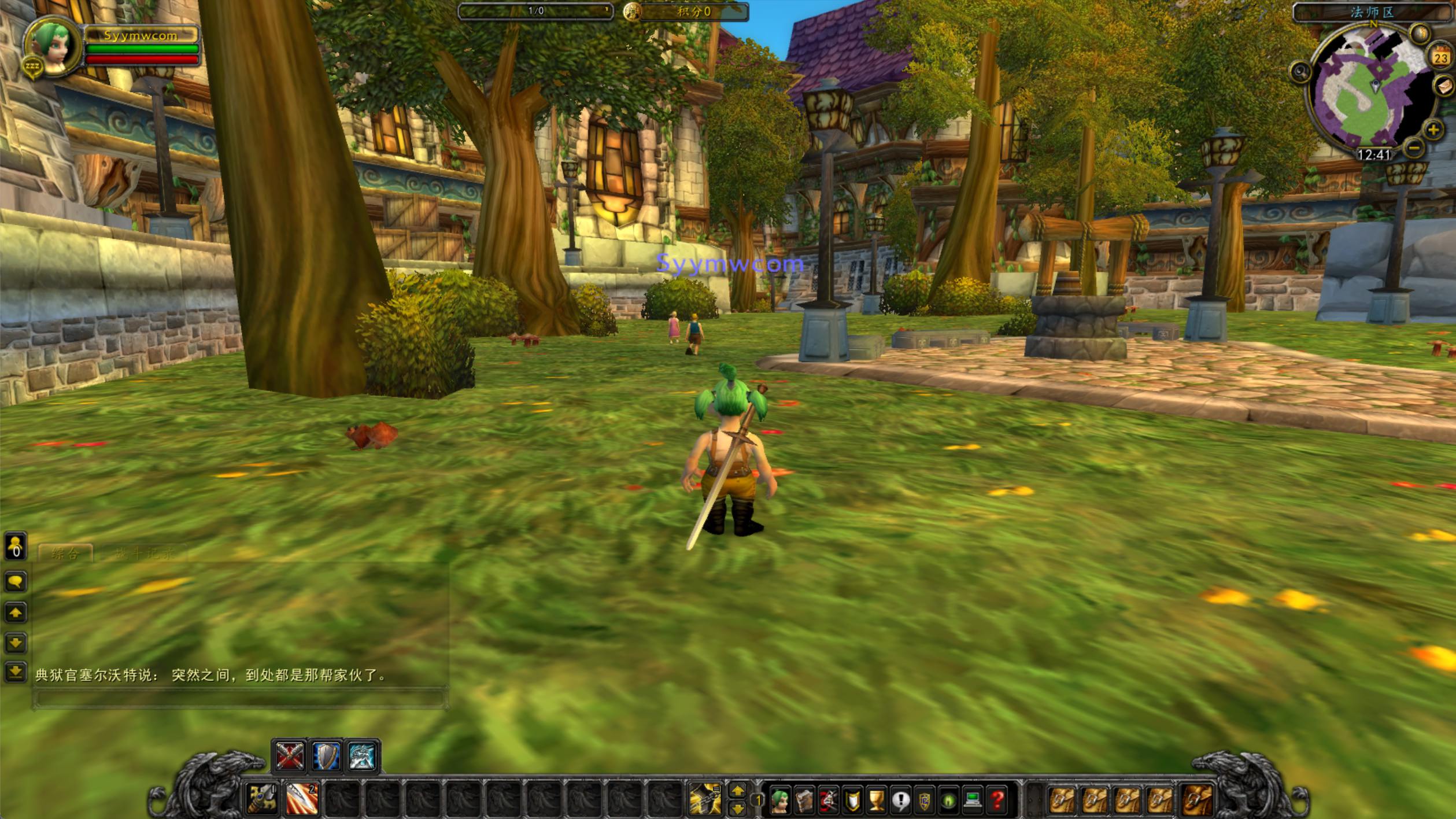Click the minimap zoom-out minus button

point(1414,149)
